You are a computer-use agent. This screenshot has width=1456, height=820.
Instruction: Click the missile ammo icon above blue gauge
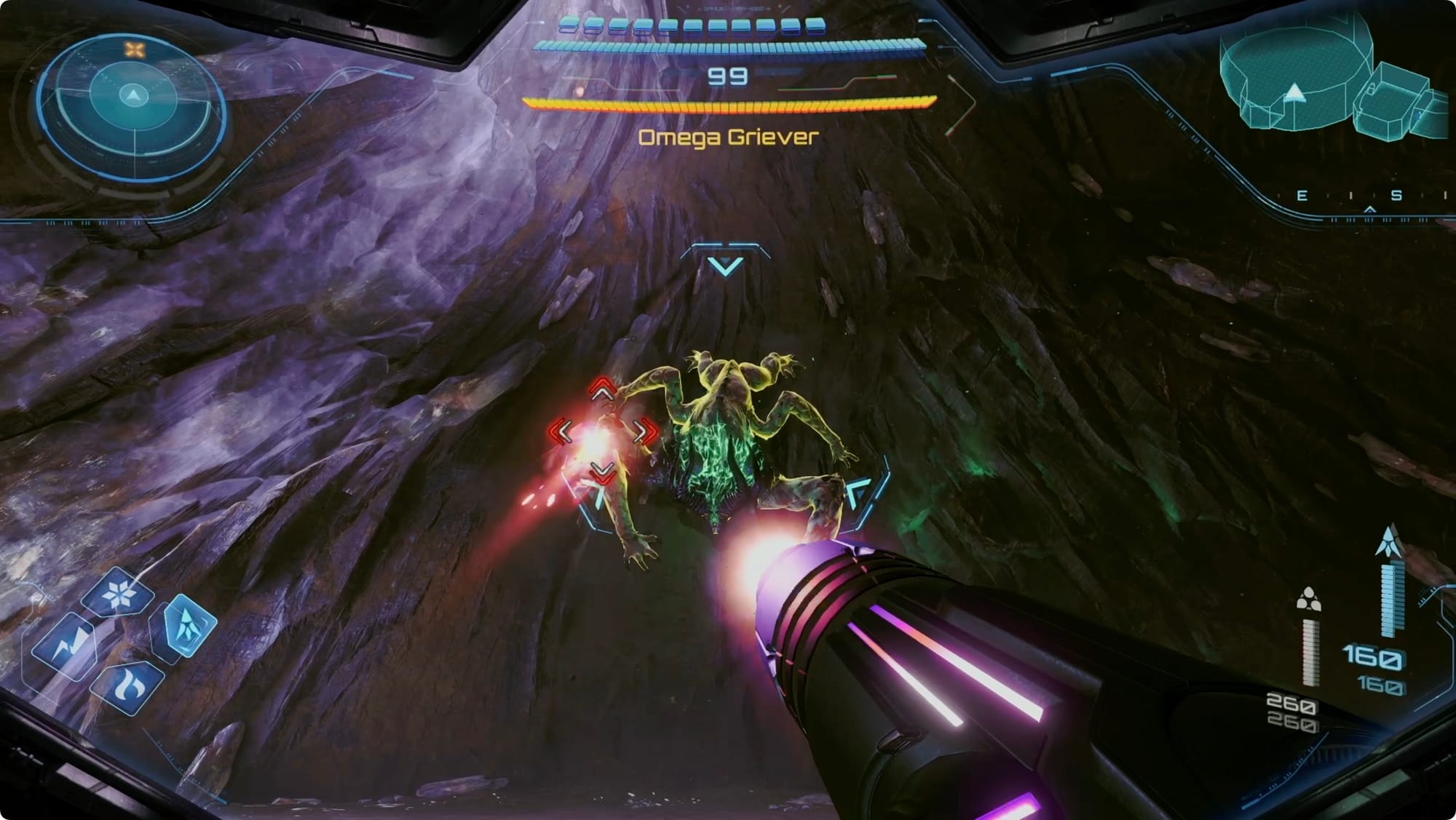tap(1390, 542)
